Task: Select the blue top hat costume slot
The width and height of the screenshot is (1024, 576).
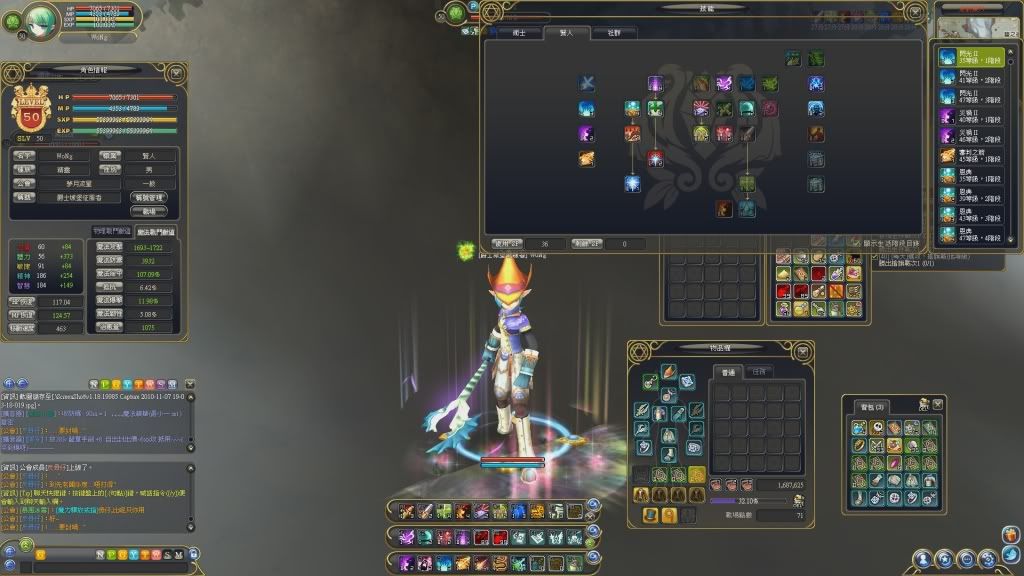Action: tap(651, 514)
